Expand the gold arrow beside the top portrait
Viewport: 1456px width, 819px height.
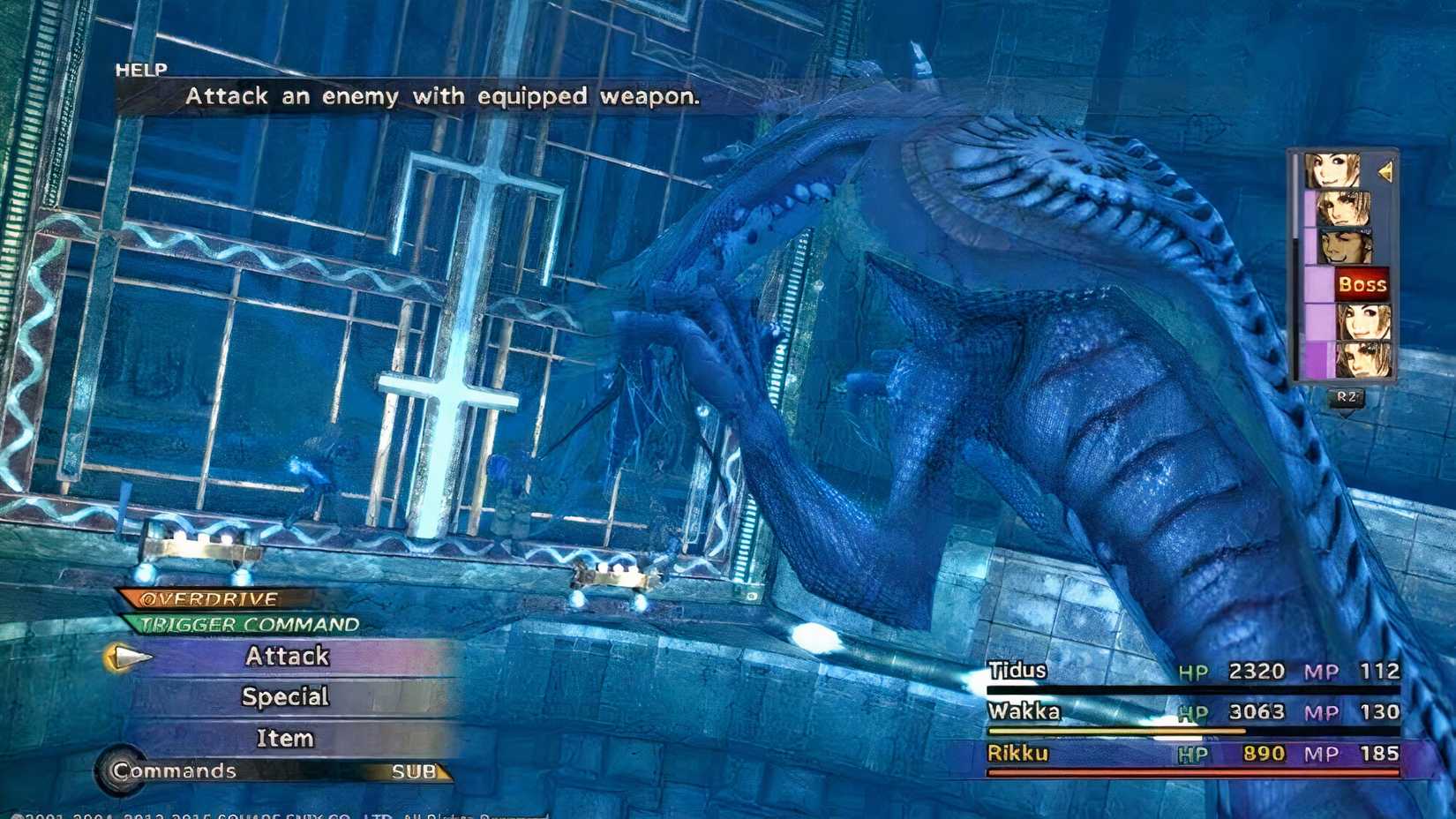[1385, 170]
